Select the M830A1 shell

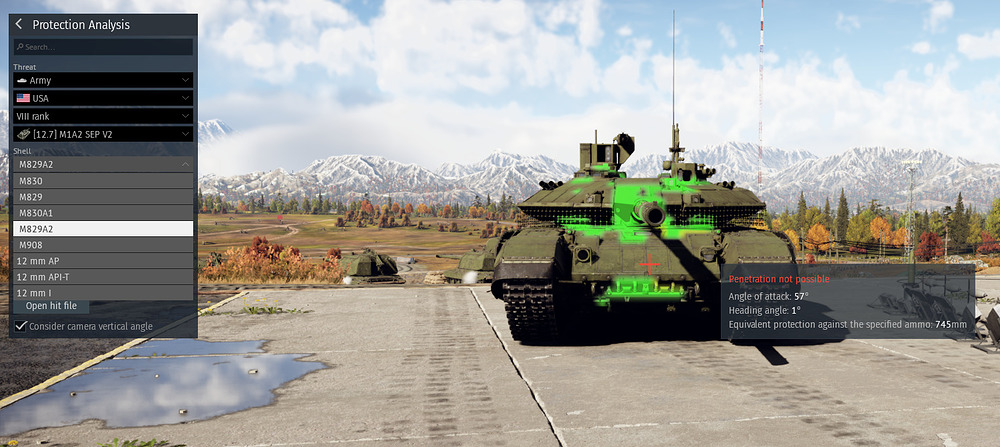coord(103,212)
